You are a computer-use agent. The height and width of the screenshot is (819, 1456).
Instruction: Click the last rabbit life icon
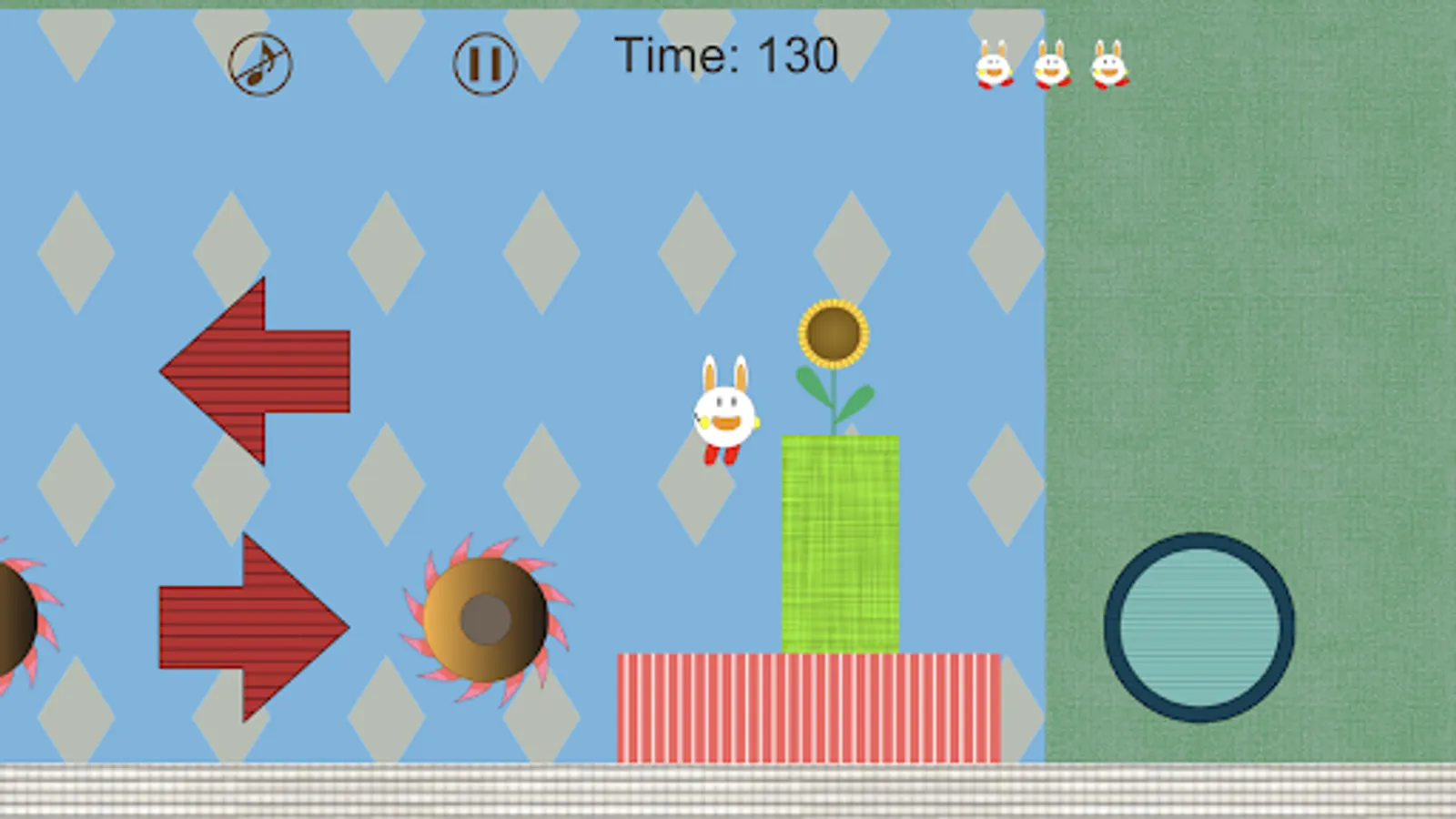tap(1108, 66)
